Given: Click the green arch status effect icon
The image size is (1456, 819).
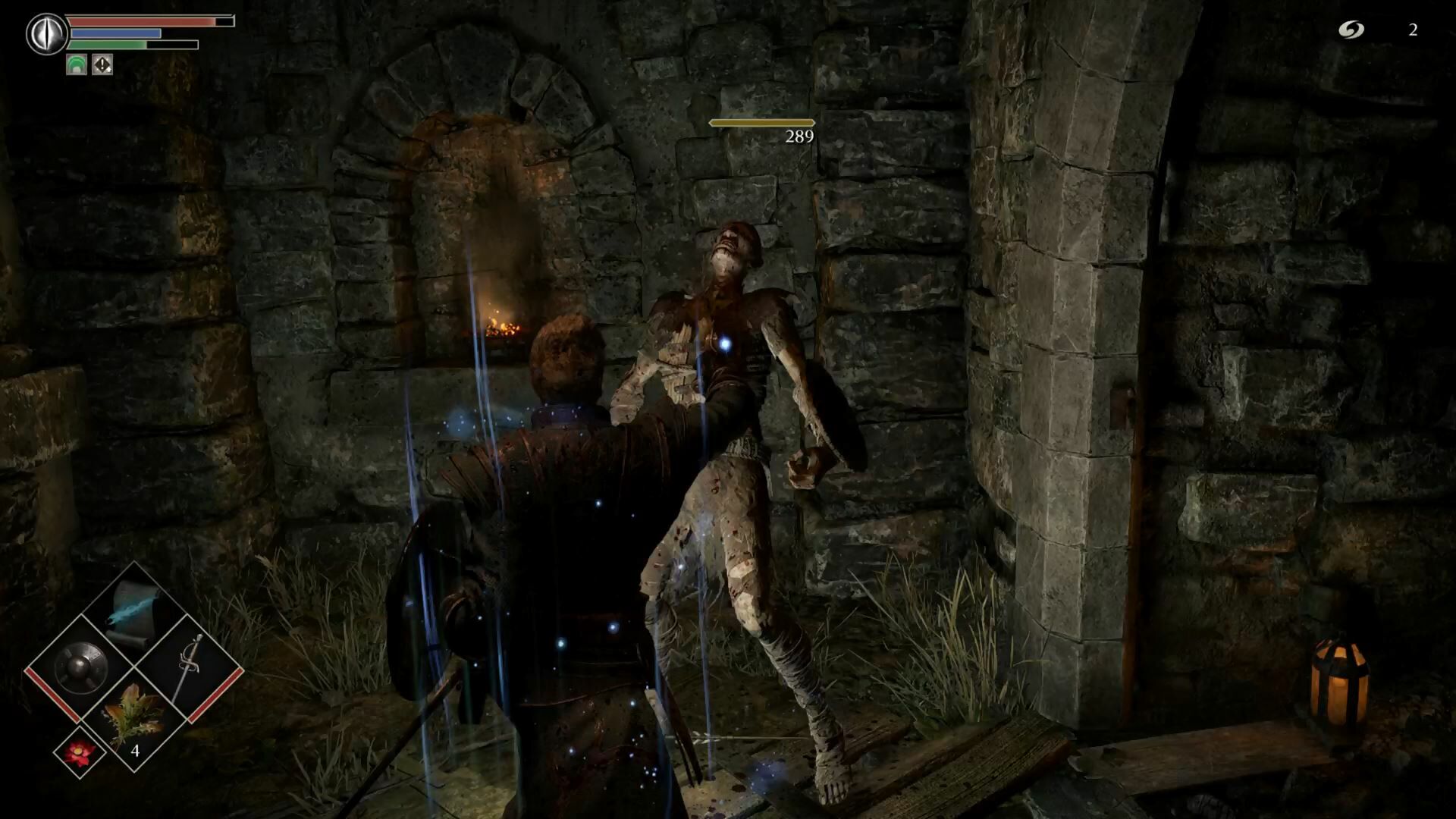Looking at the screenshot, I should 77,65.
